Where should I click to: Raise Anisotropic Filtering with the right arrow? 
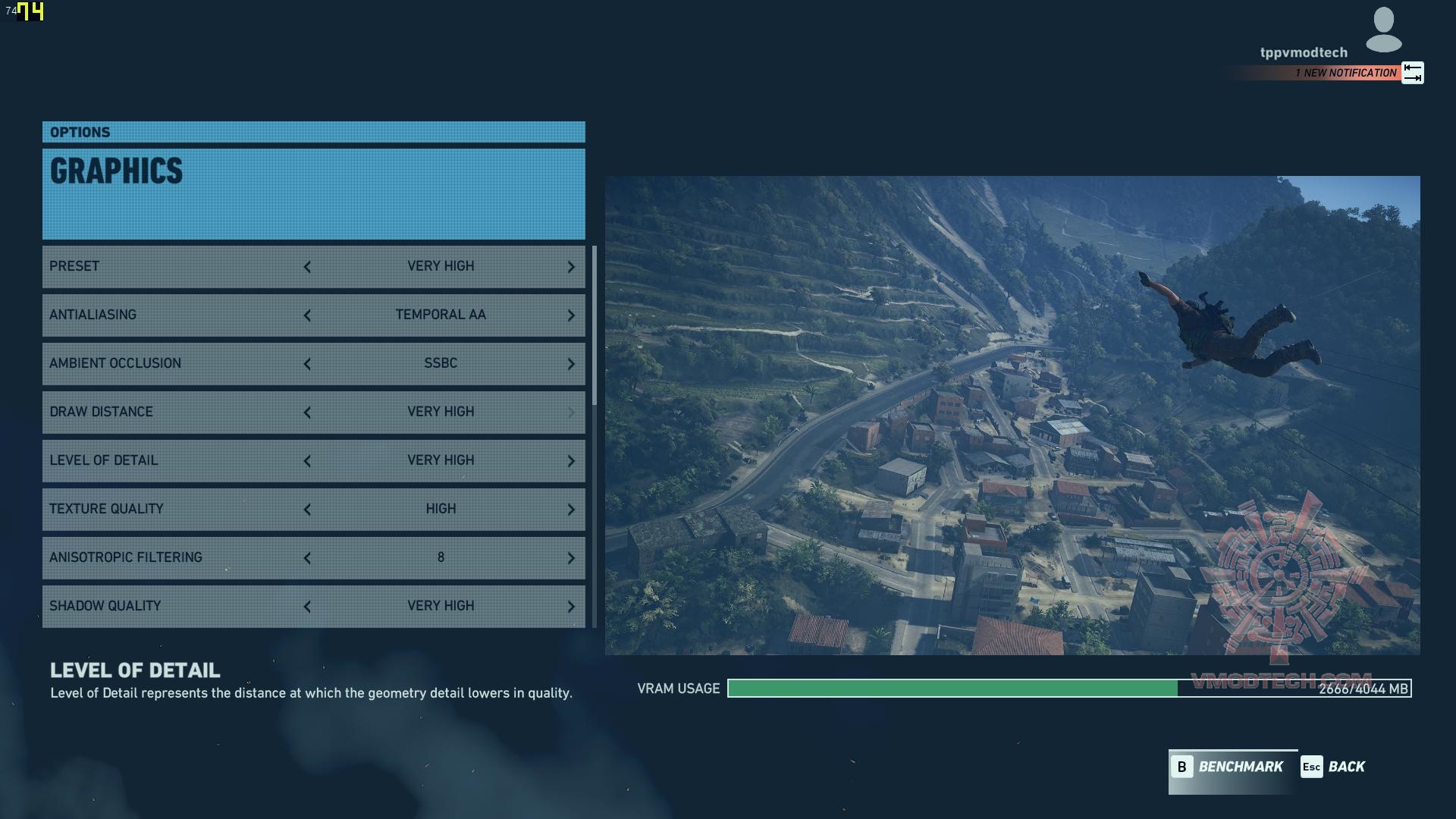(x=571, y=558)
